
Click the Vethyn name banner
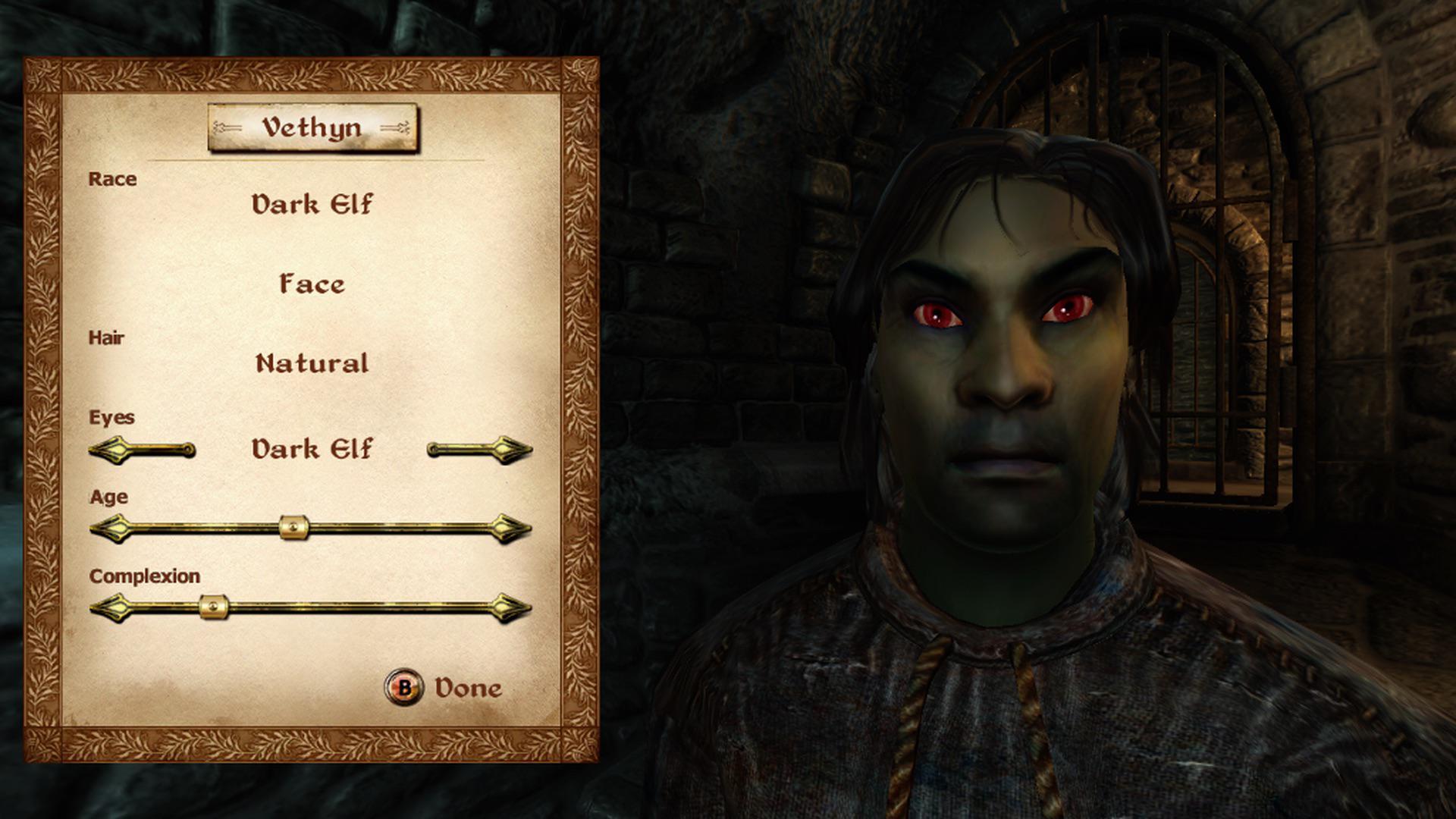coord(313,127)
